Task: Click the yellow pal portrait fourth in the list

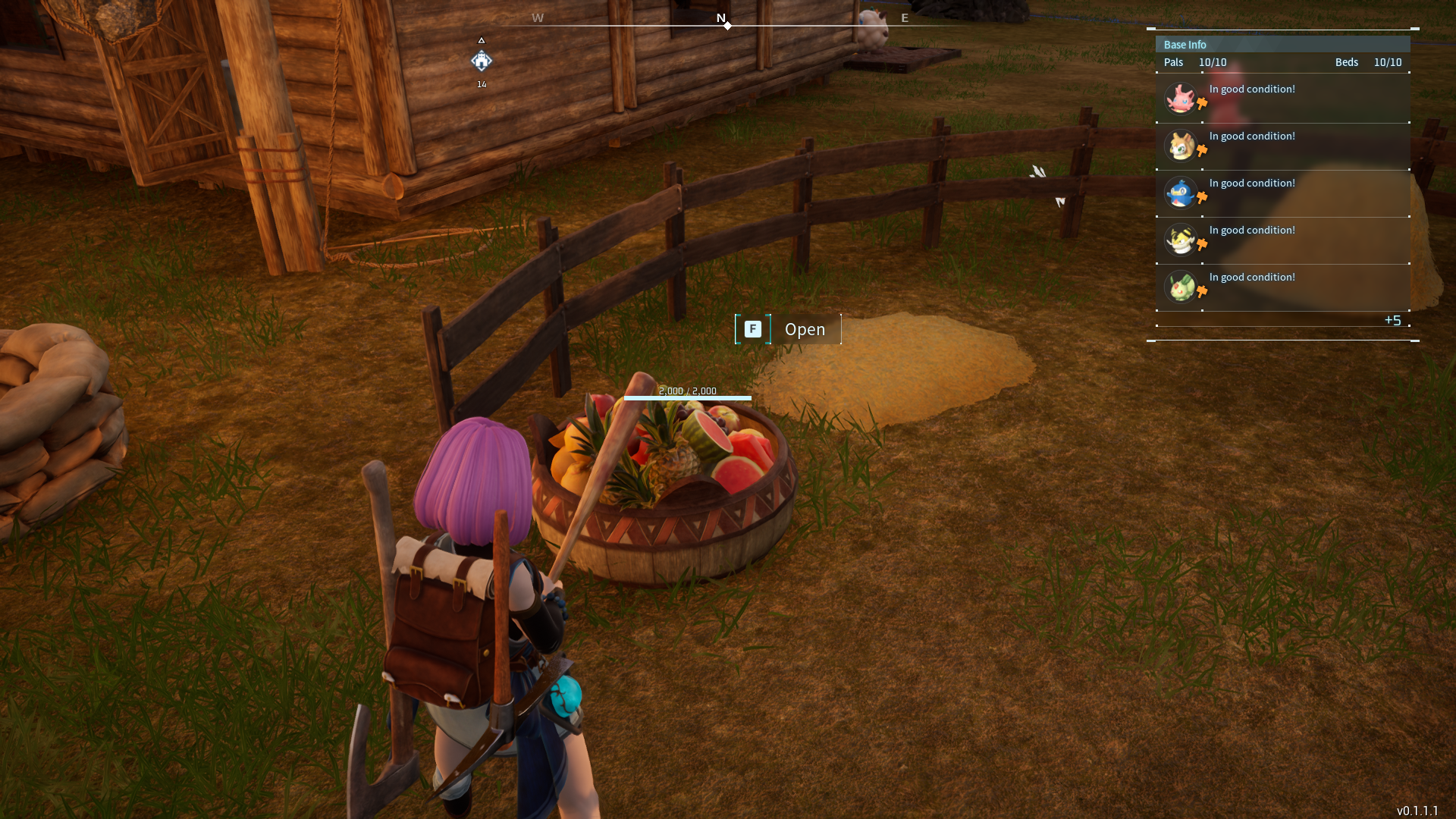Action: [x=1181, y=239]
